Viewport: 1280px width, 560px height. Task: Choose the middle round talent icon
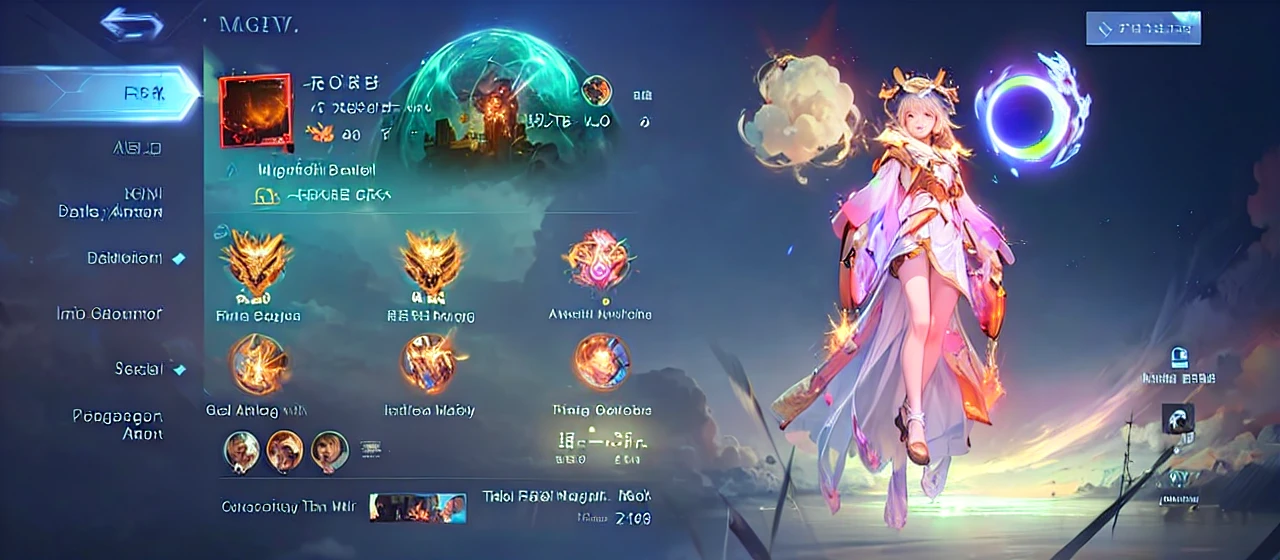click(429, 362)
